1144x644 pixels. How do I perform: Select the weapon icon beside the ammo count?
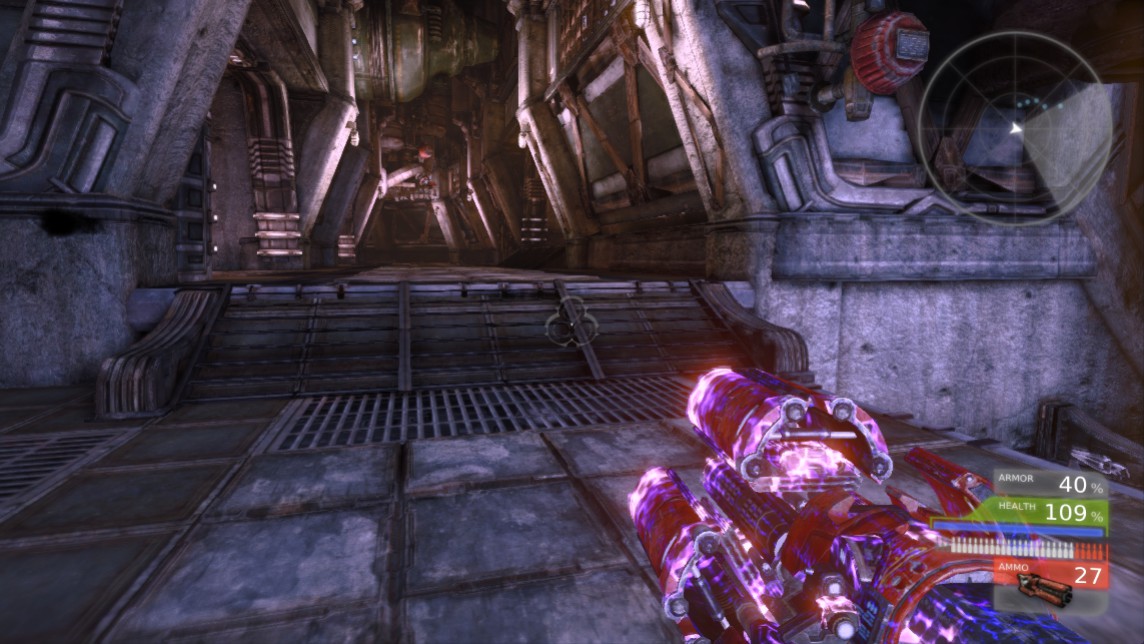tap(1042, 592)
